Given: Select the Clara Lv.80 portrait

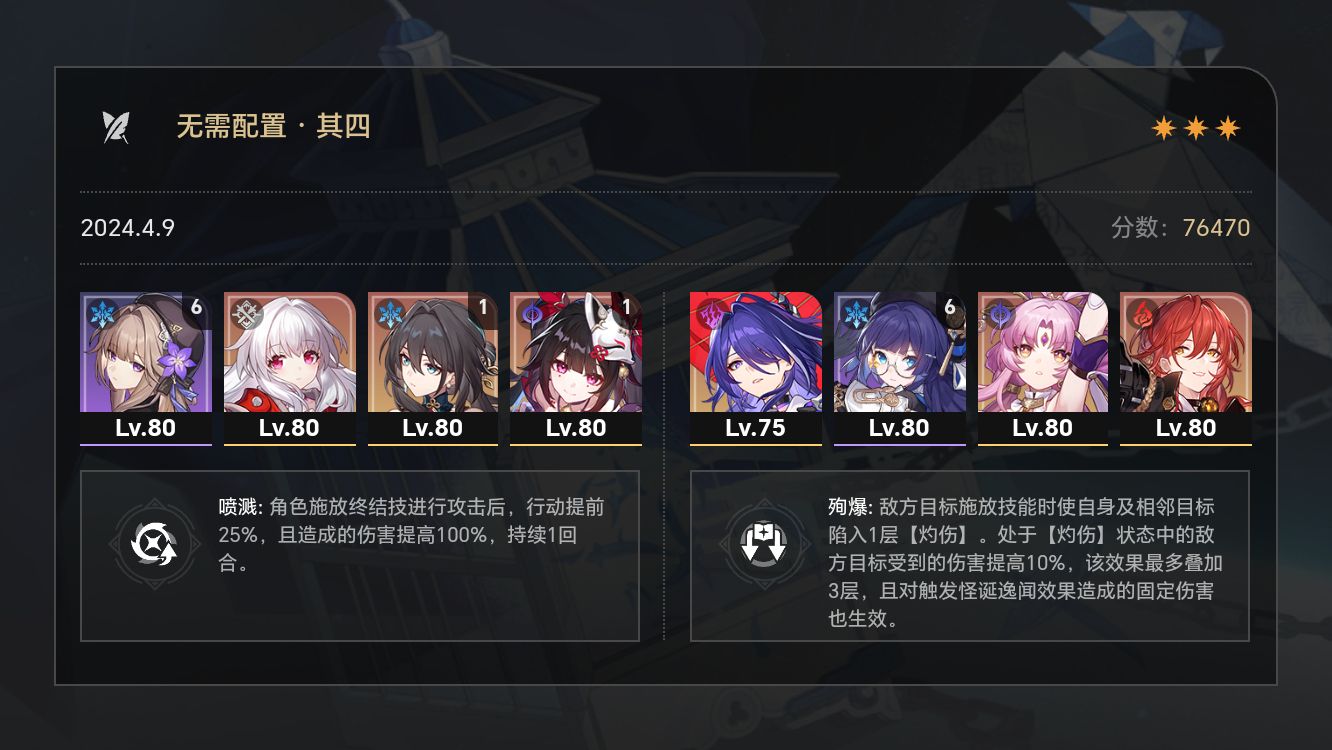Looking at the screenshot, I should click(288, 360).
